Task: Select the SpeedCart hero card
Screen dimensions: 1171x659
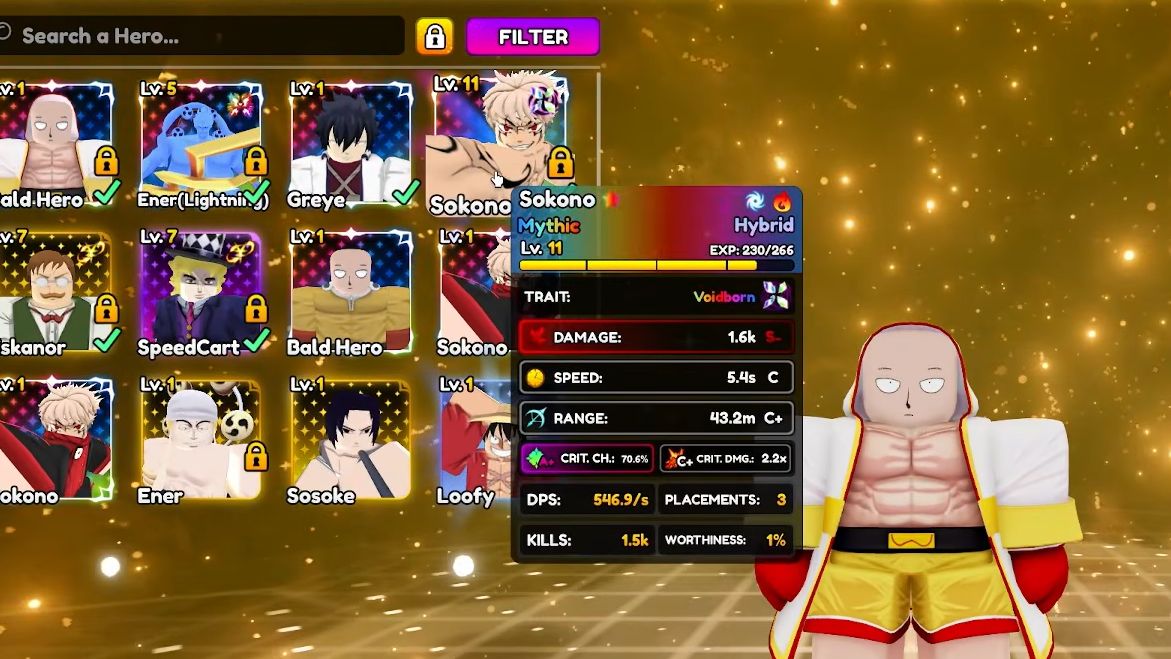Action: click(x=202, y=292)
